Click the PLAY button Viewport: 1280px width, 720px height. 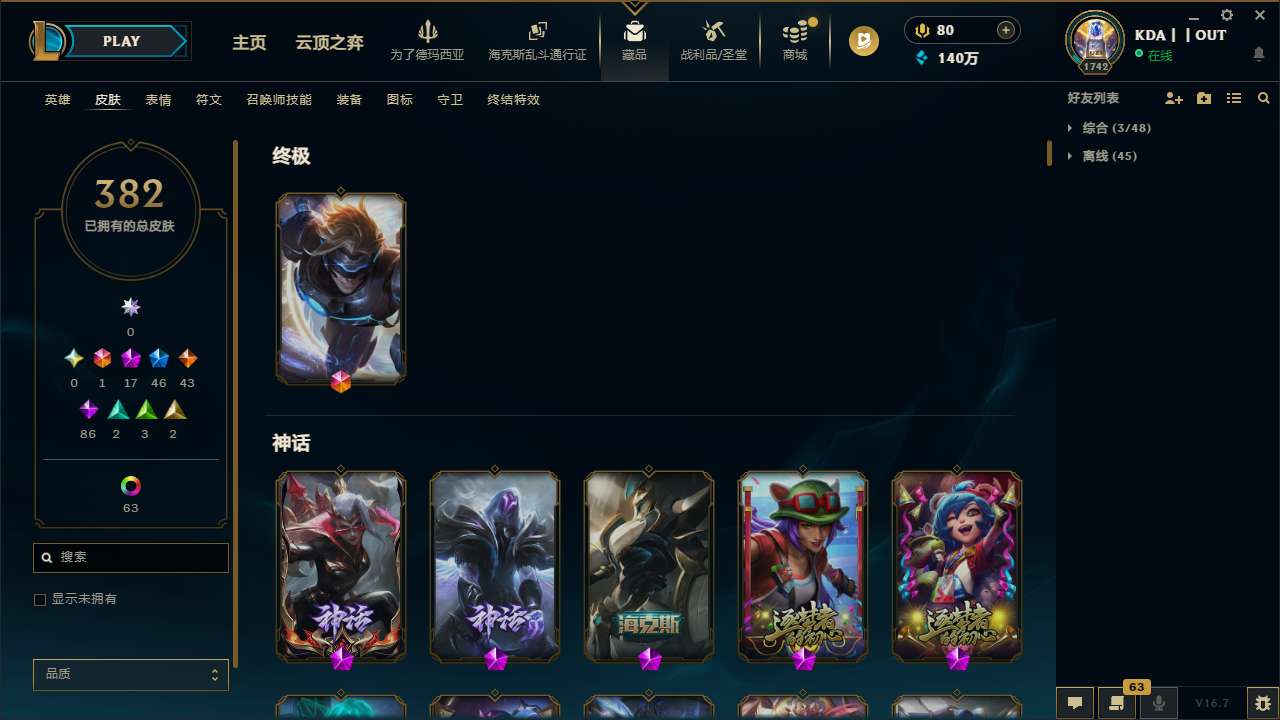[121, 41]
